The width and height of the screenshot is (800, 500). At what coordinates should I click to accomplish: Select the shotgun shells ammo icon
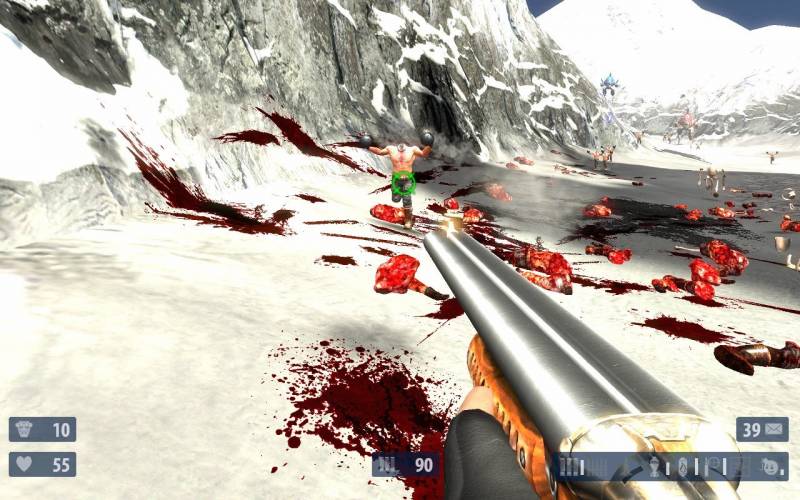tap(569, 466)
